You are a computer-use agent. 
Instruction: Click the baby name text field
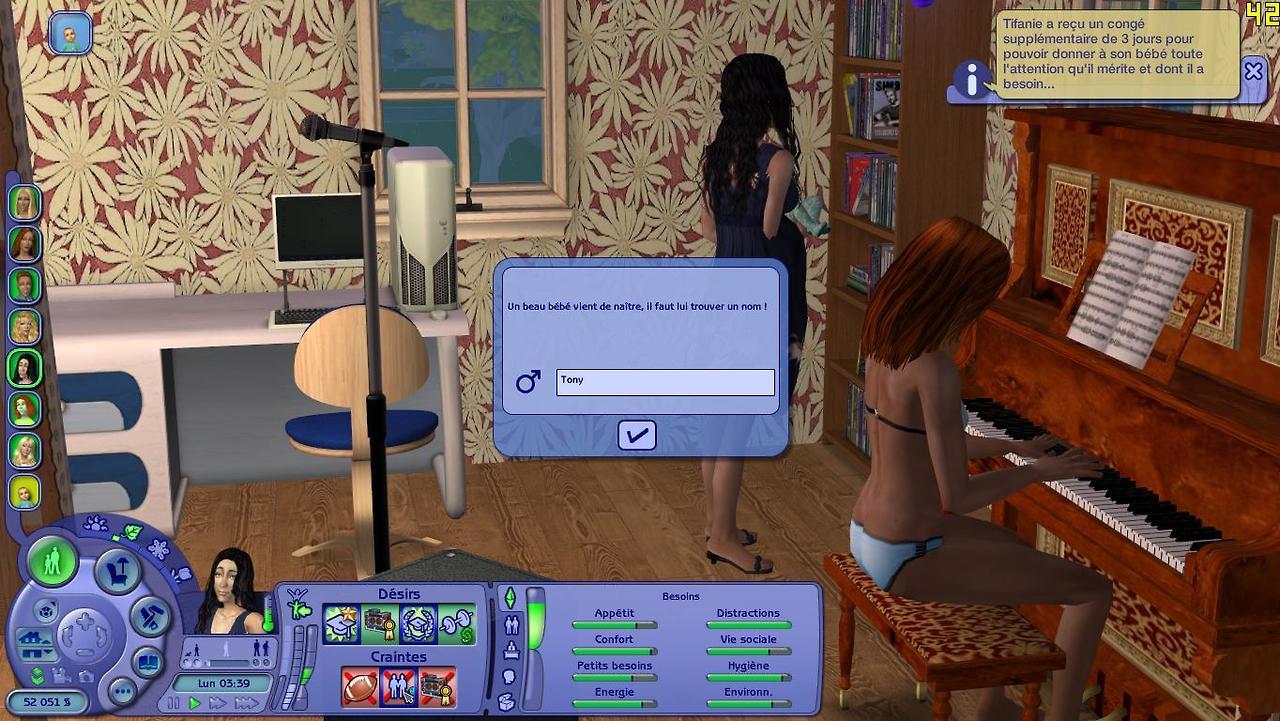tap(665, 382)
